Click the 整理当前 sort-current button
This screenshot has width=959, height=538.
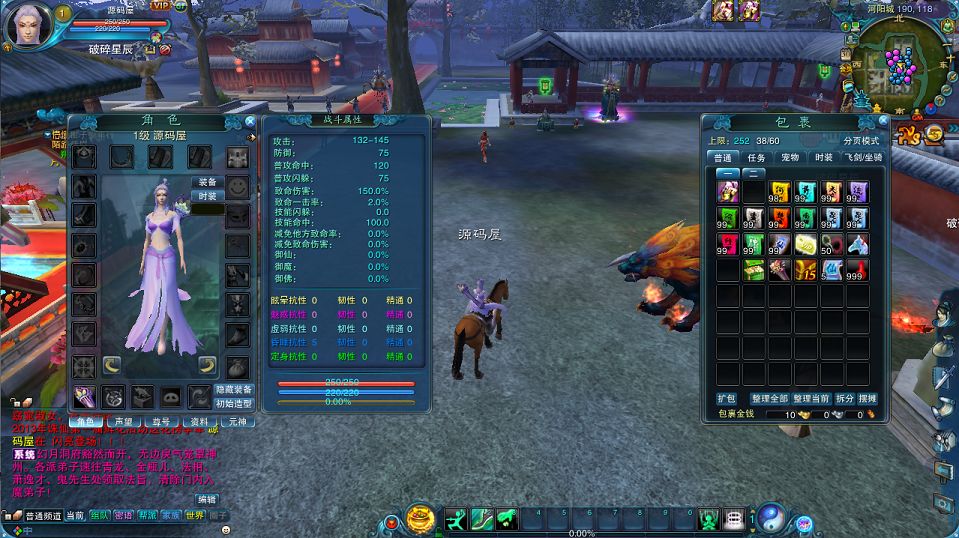tap(811, 398)
